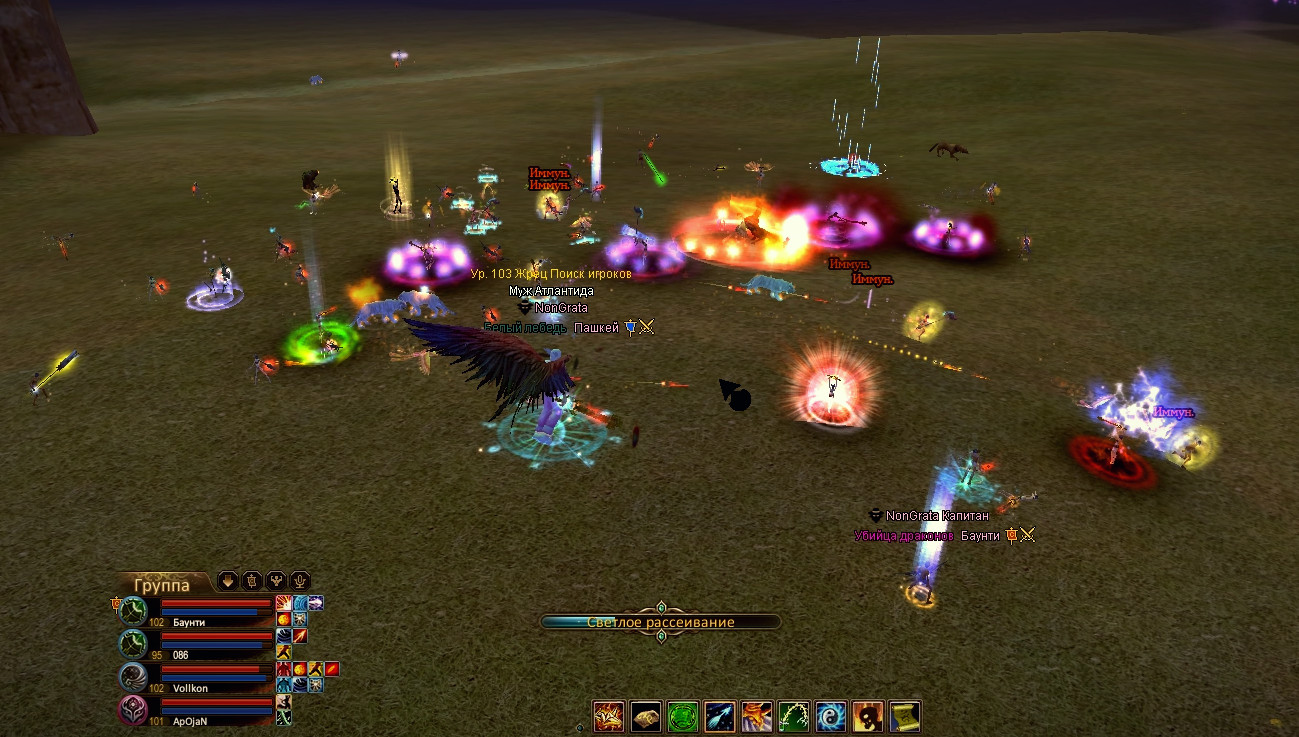Open the banner button in the group header
Image resolution: width=1299 pixels, height=737 pixels.
[x=252, y=580]
